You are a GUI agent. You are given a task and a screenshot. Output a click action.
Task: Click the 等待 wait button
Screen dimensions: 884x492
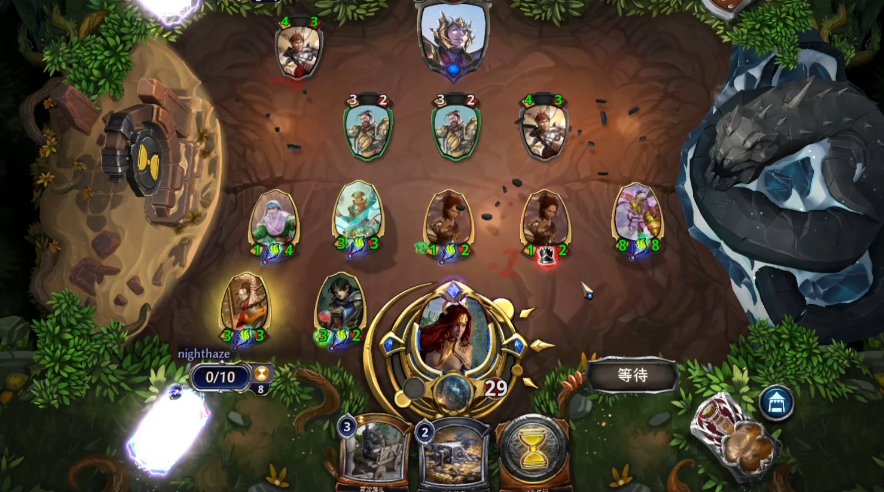coord(633,376)
